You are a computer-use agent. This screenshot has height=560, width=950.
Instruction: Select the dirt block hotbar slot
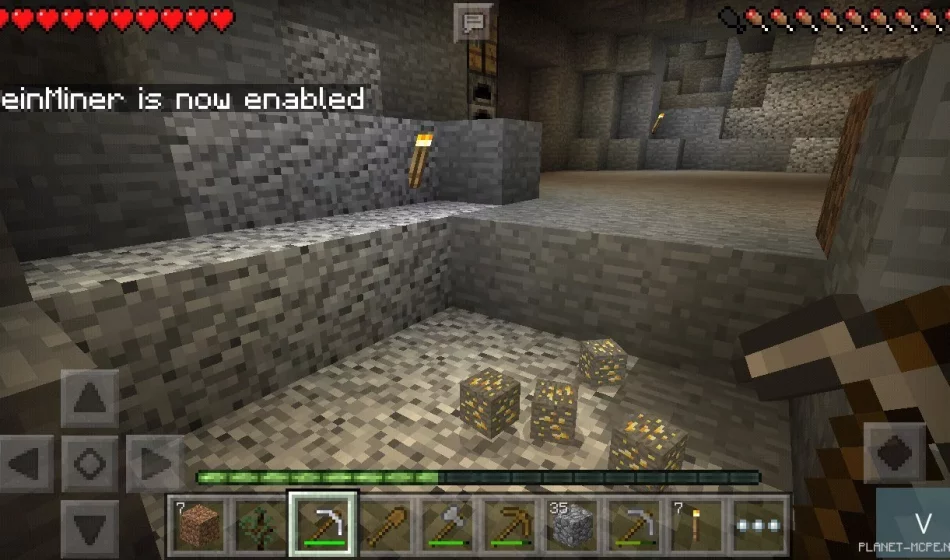(197, 523)
